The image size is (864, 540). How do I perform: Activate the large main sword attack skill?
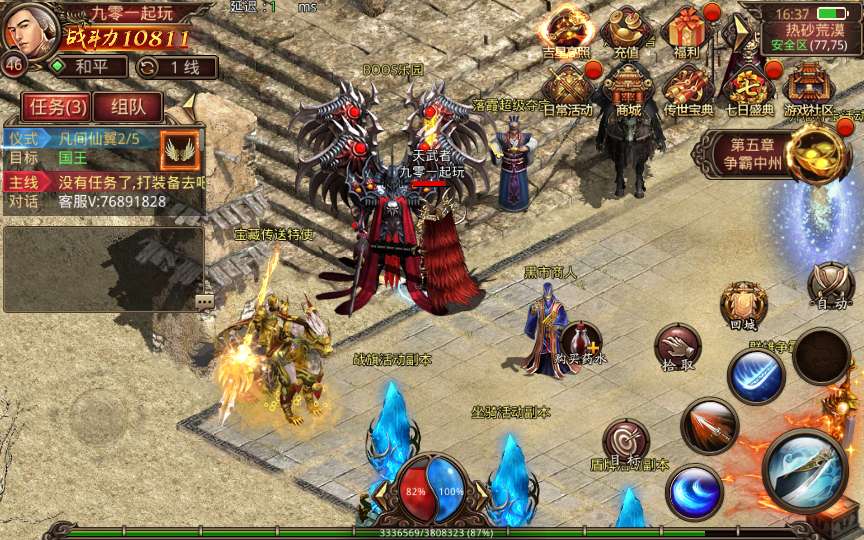coord(805,470)
